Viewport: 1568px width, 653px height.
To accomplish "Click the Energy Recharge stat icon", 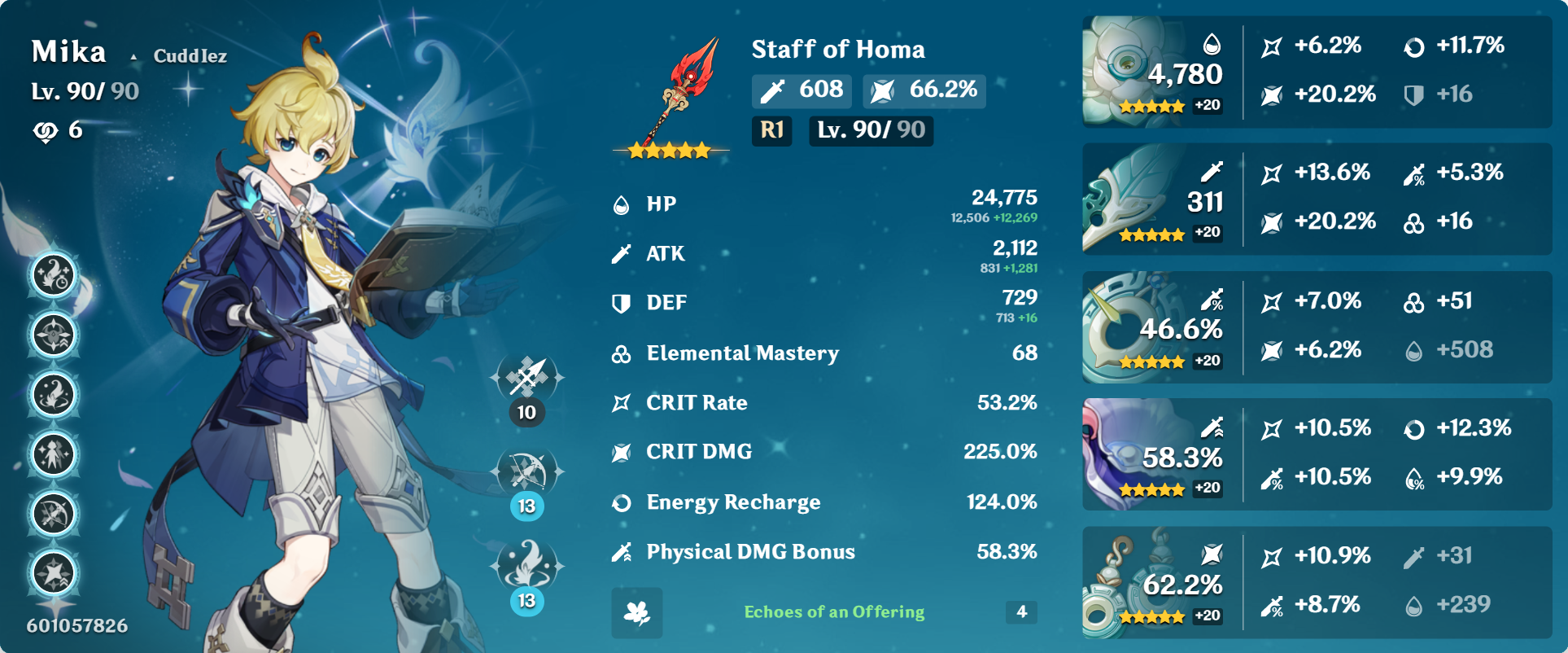I will (622, 502).
